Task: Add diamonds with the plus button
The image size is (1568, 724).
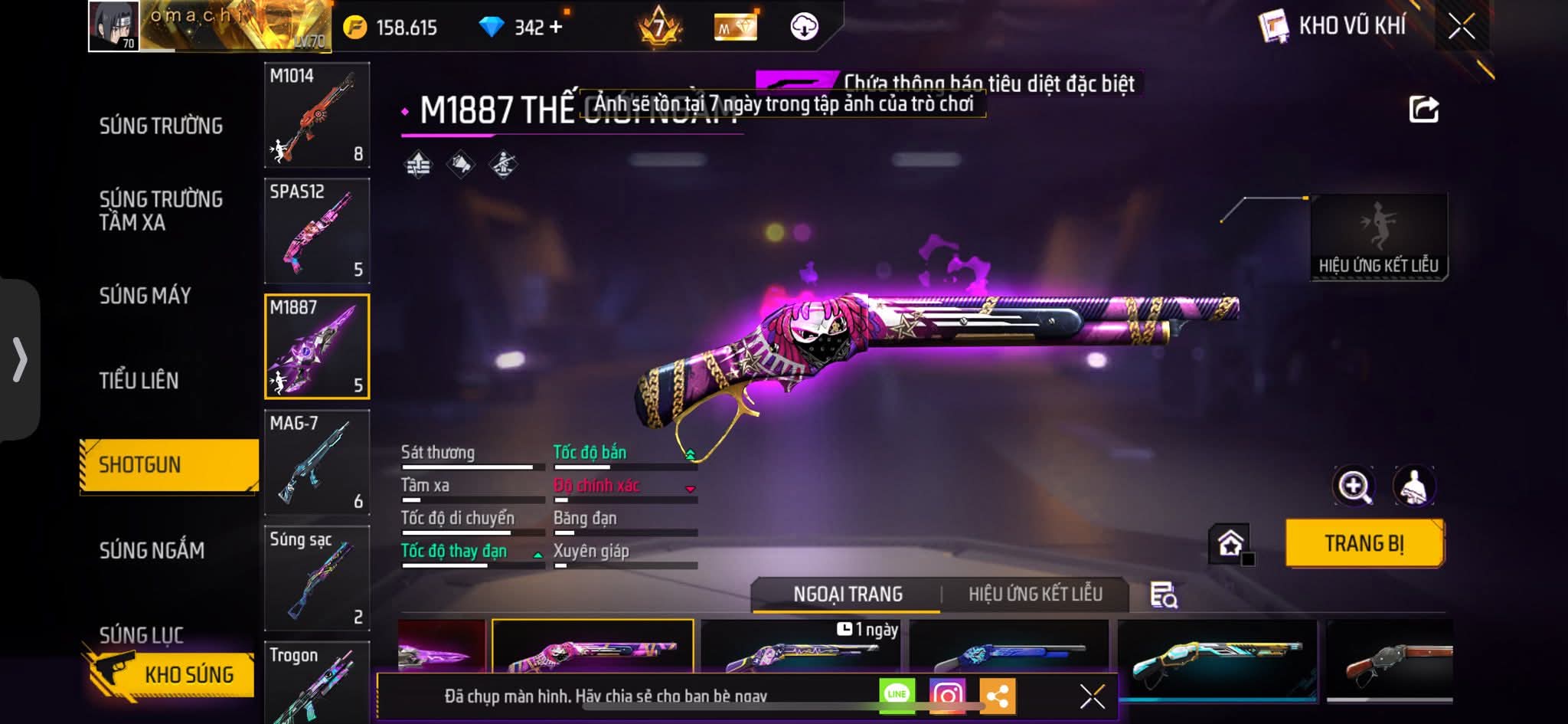Action: coord(556,28)
